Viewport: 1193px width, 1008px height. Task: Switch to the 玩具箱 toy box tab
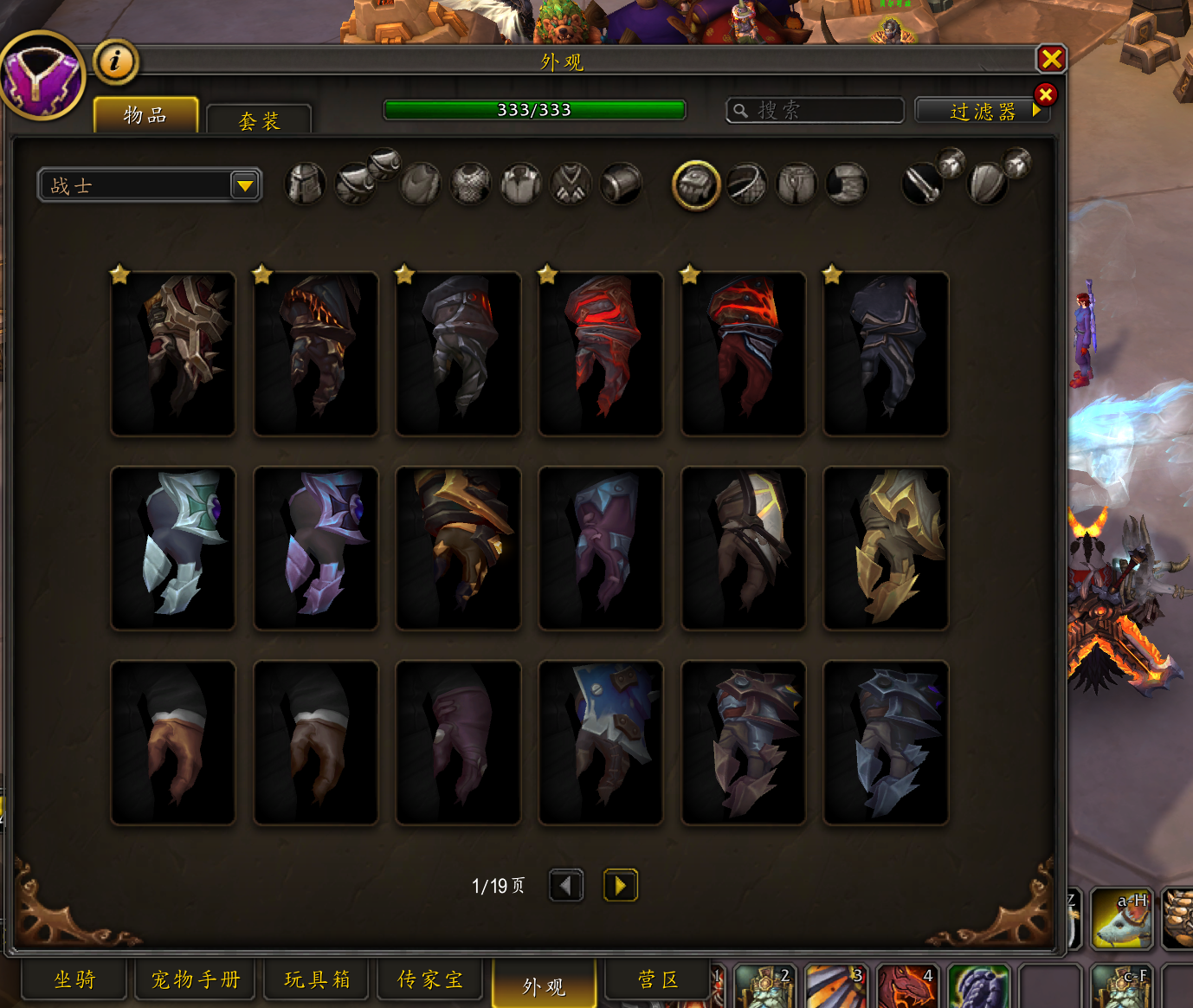point(317,979)
